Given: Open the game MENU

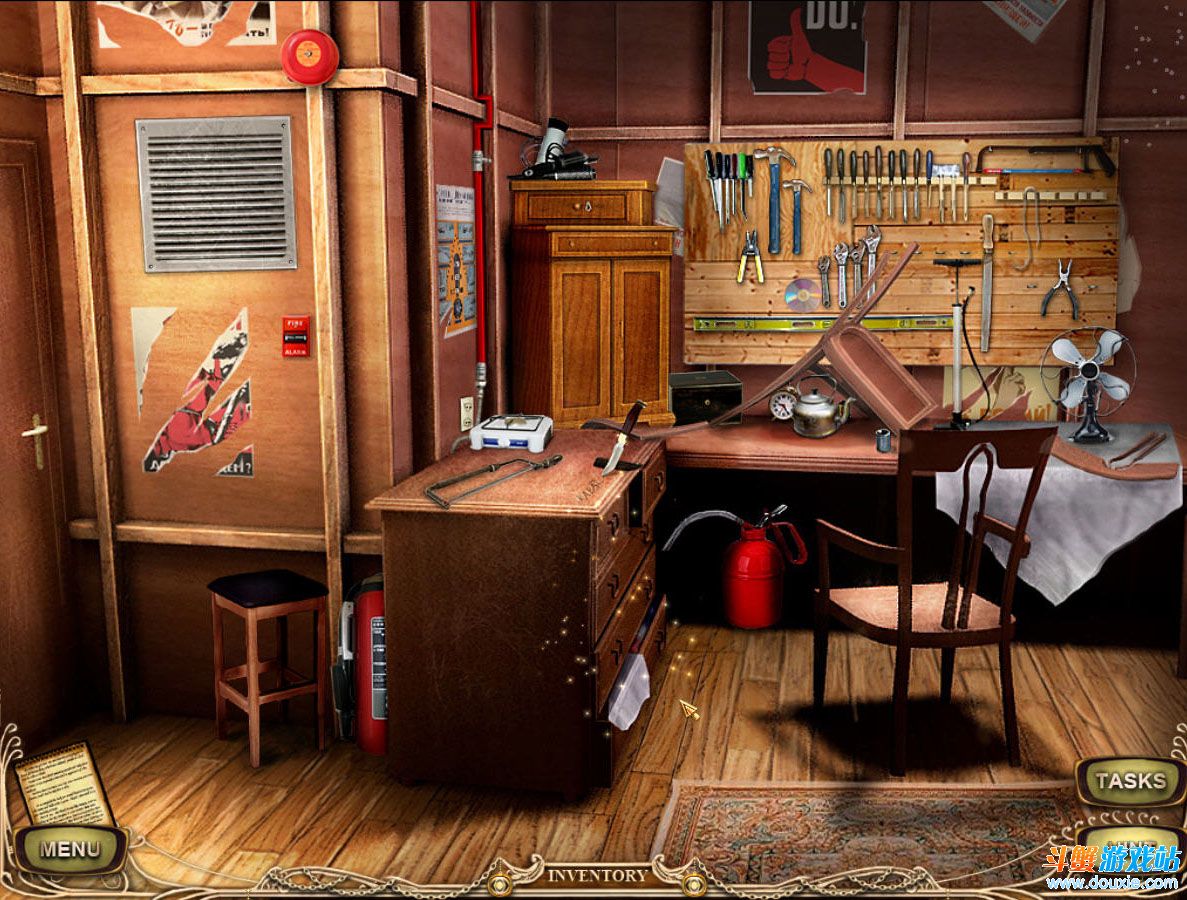Looking at the screenshot, I should coord(70,849).
